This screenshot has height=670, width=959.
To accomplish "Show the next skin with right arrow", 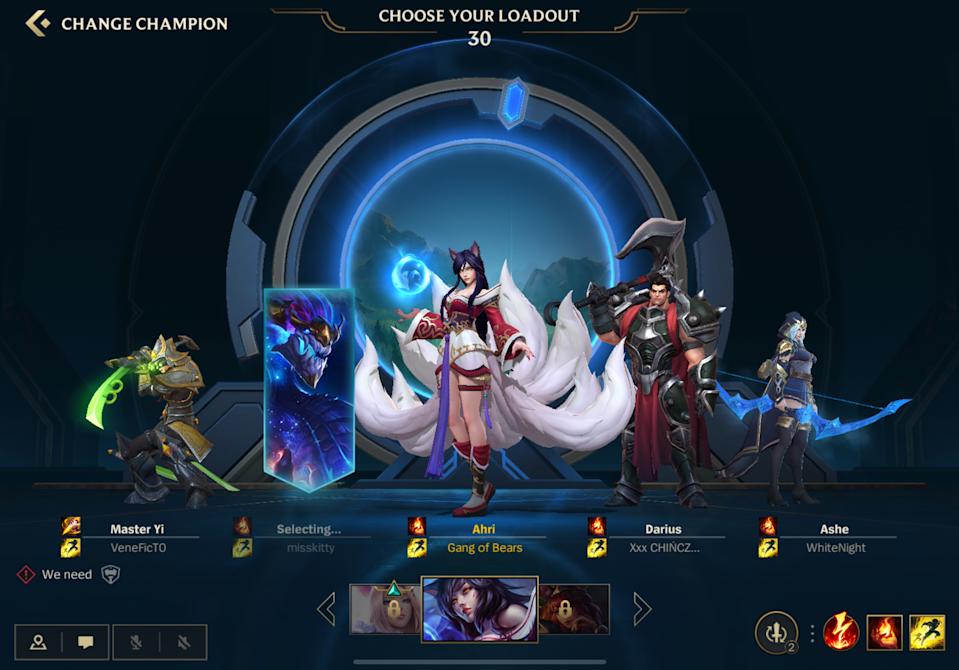I will pos(642,608).
